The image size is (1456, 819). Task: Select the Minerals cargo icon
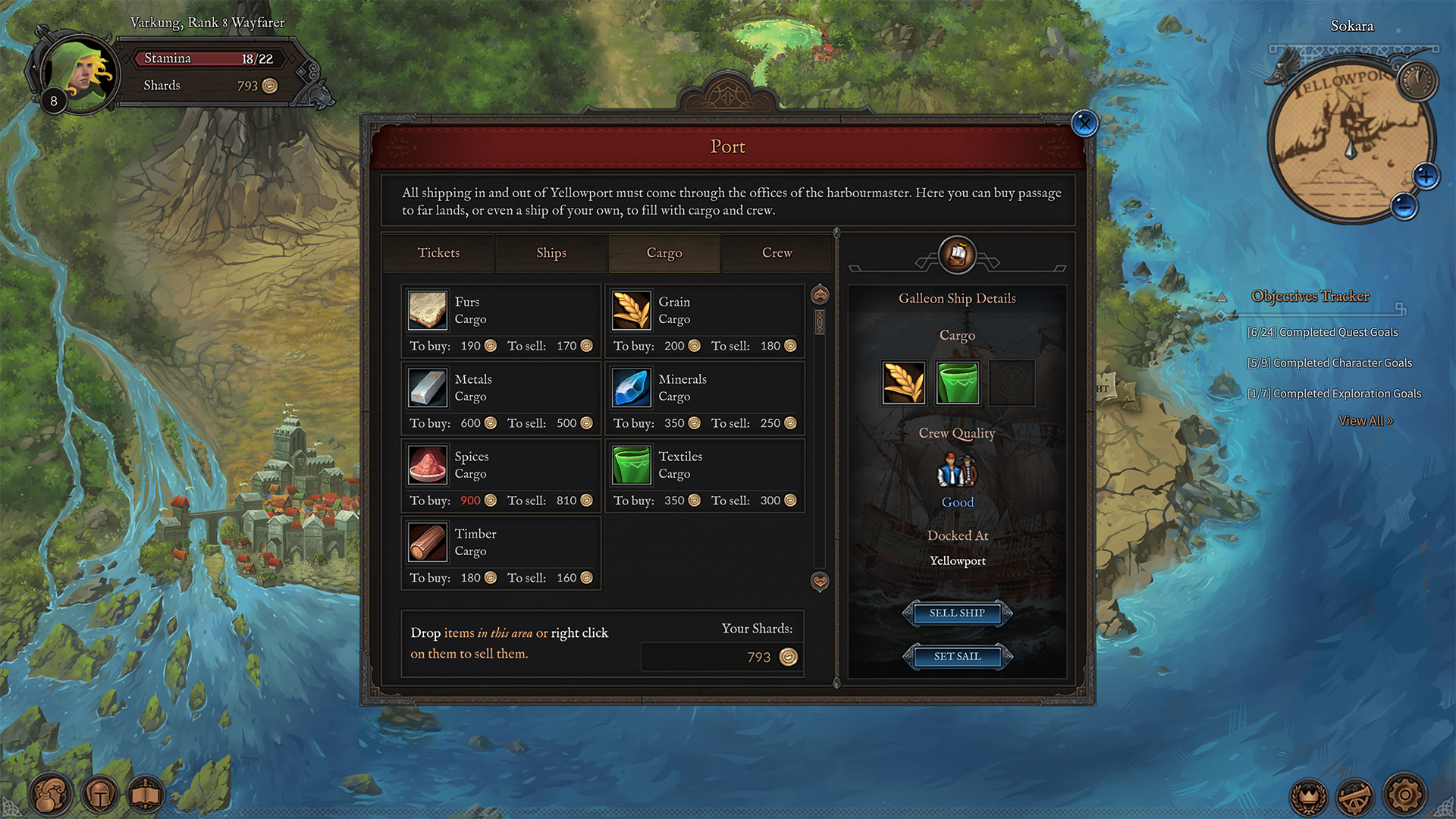pyautogui.click(x=631, y=388)
